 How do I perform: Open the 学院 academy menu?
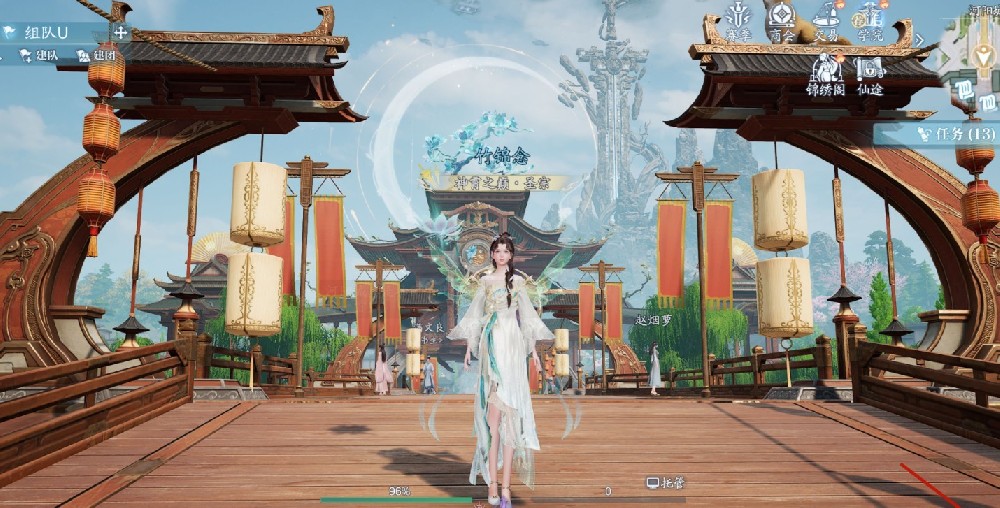[870, 21]
